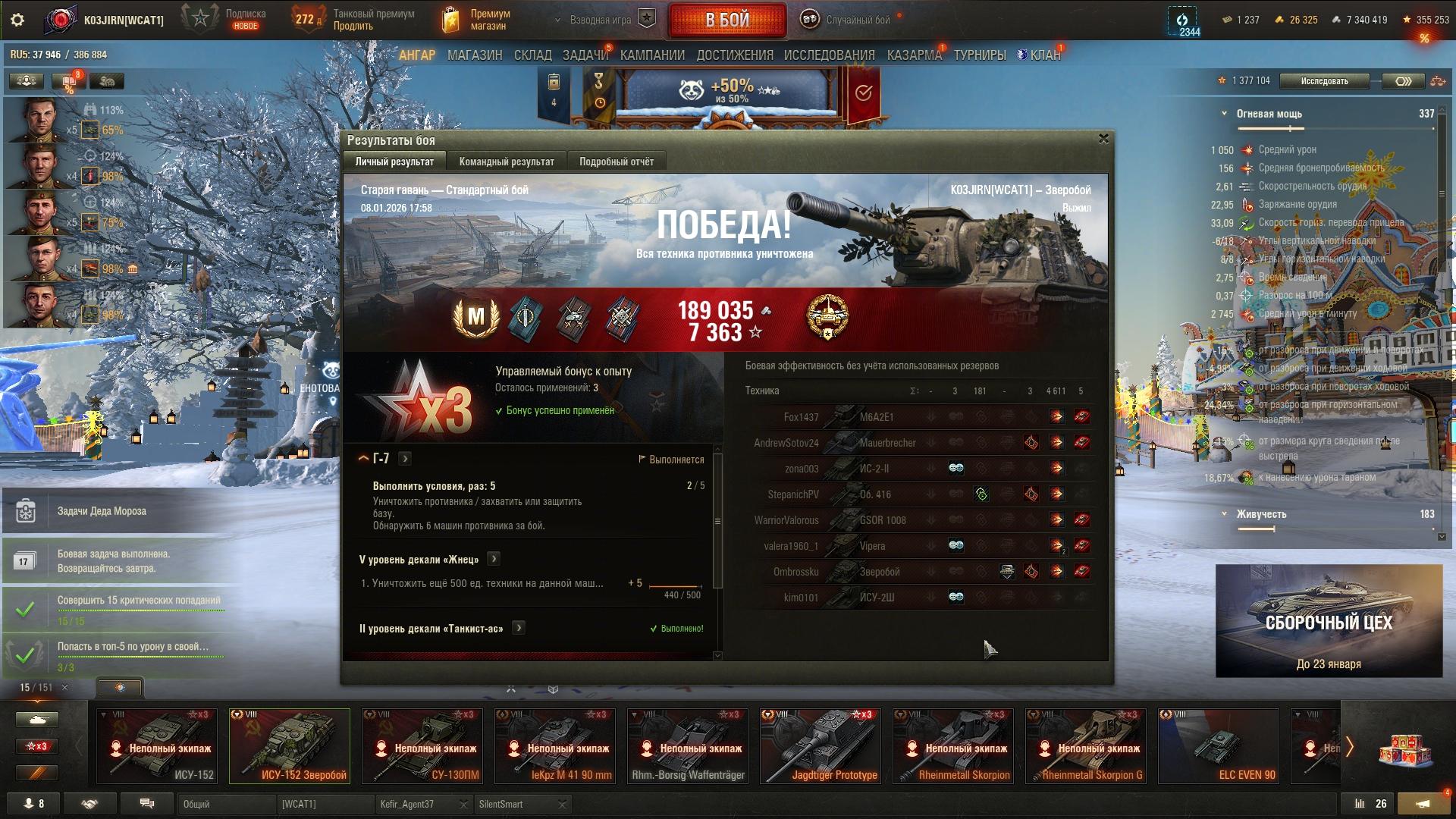
Task: Open the МАГАЗИН menu
Action: (x=474, y=55)
